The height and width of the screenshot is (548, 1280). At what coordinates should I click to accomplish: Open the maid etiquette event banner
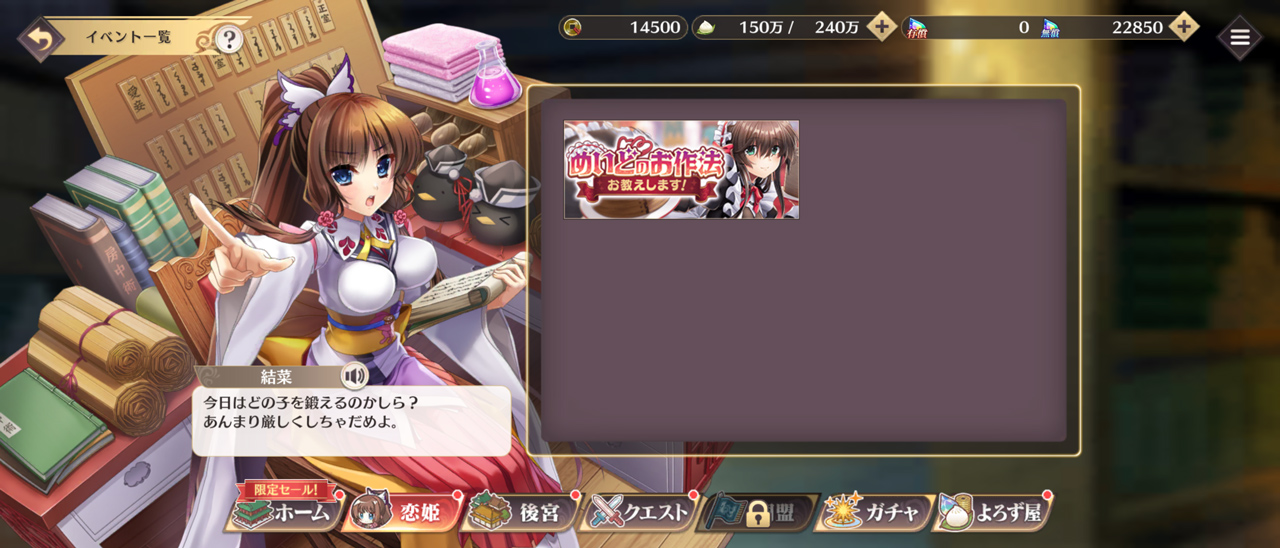(x=681, y=170)
